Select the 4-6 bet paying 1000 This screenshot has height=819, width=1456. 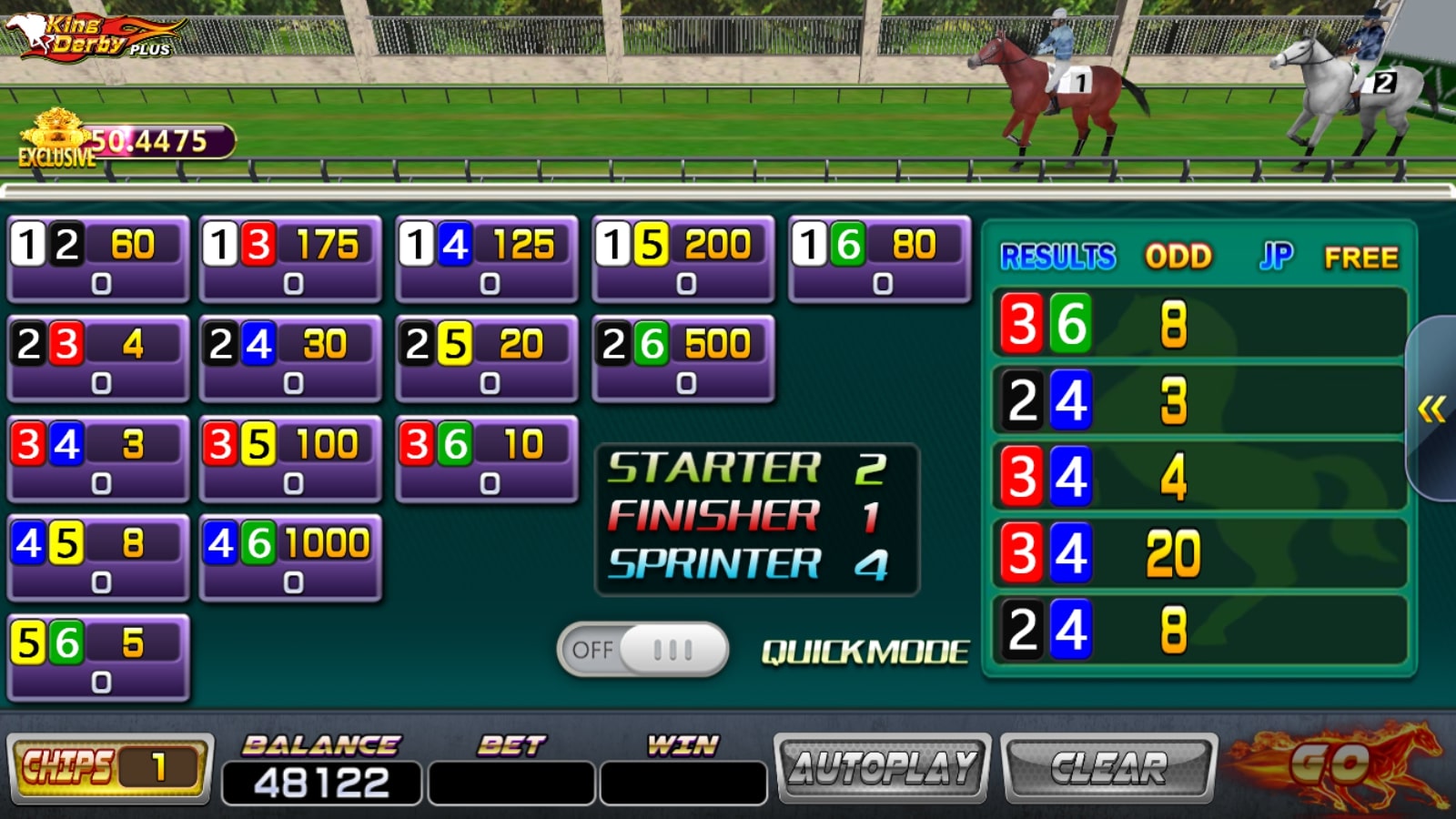[x=291, y=558]
